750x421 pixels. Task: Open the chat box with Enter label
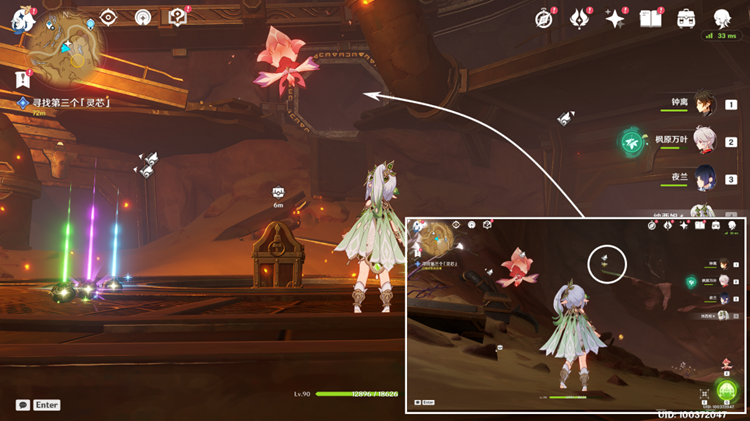[x=38, y=405]
